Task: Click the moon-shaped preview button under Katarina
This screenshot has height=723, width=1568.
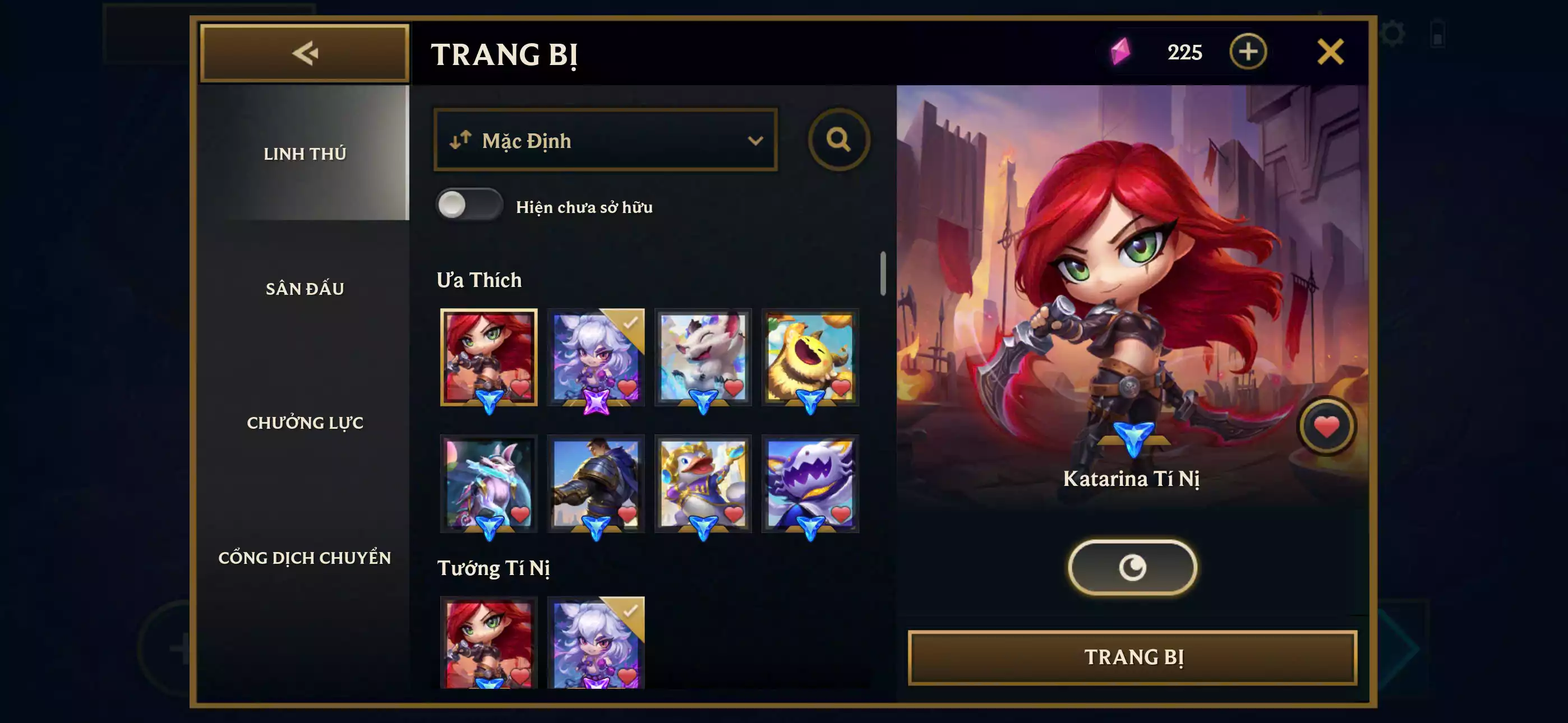Action: (1133, 566)
